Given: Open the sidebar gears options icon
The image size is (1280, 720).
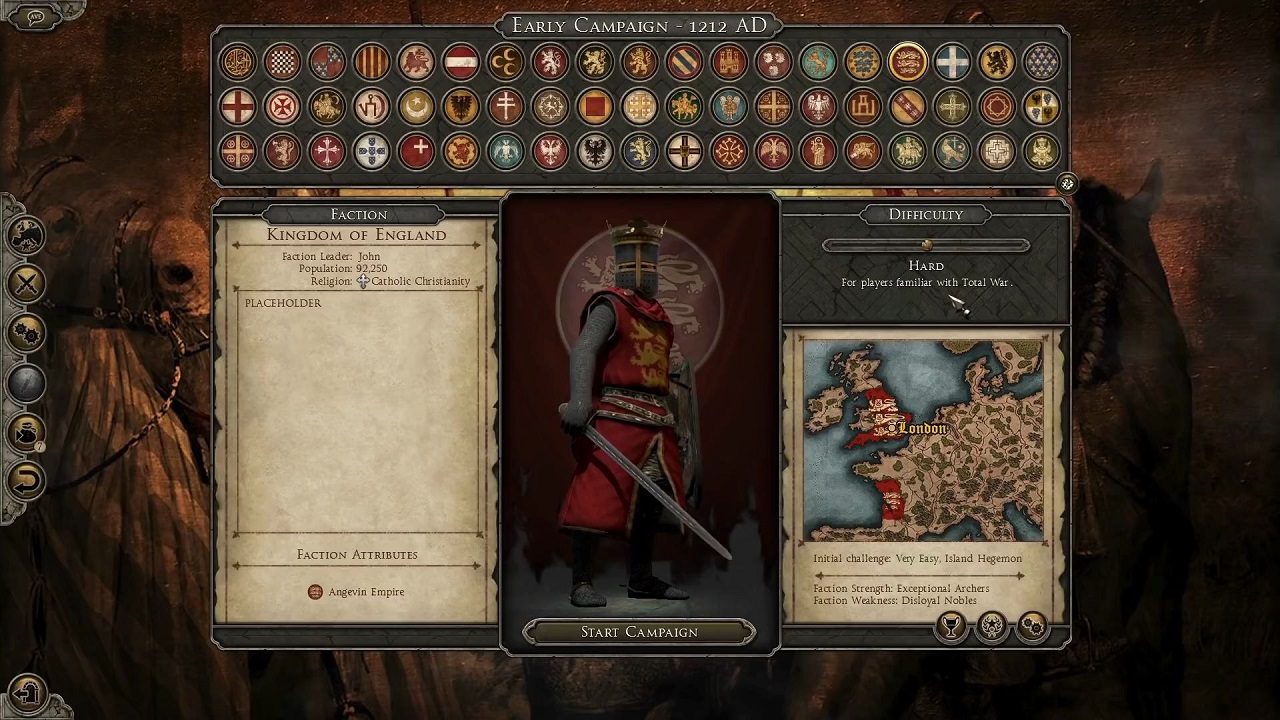Looking at the screenshot, I should 27,333.
